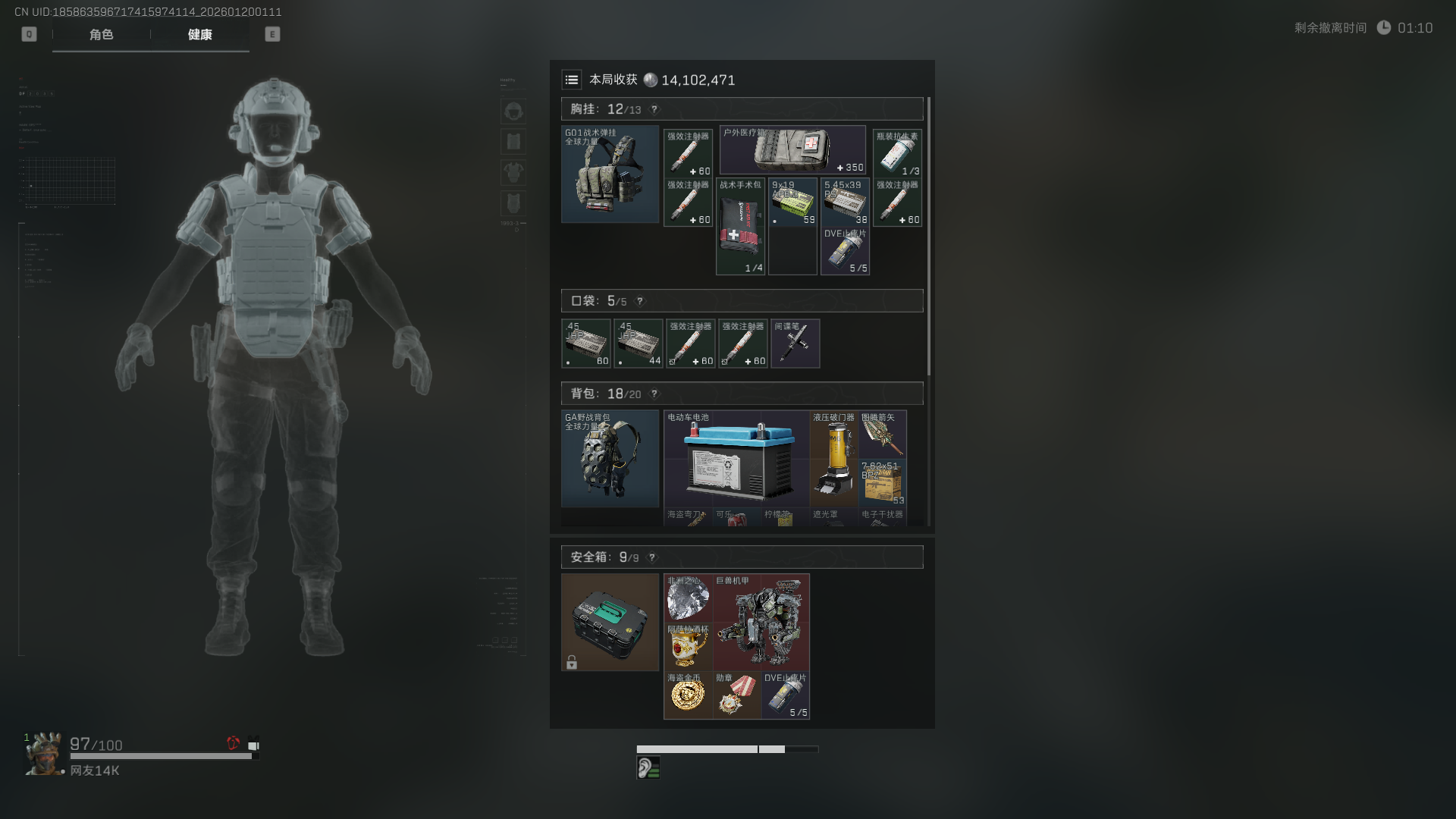Select the 巨兽机甲 mech in safe box
Viewport: 1456px width, 819px height.
point(761,622)
